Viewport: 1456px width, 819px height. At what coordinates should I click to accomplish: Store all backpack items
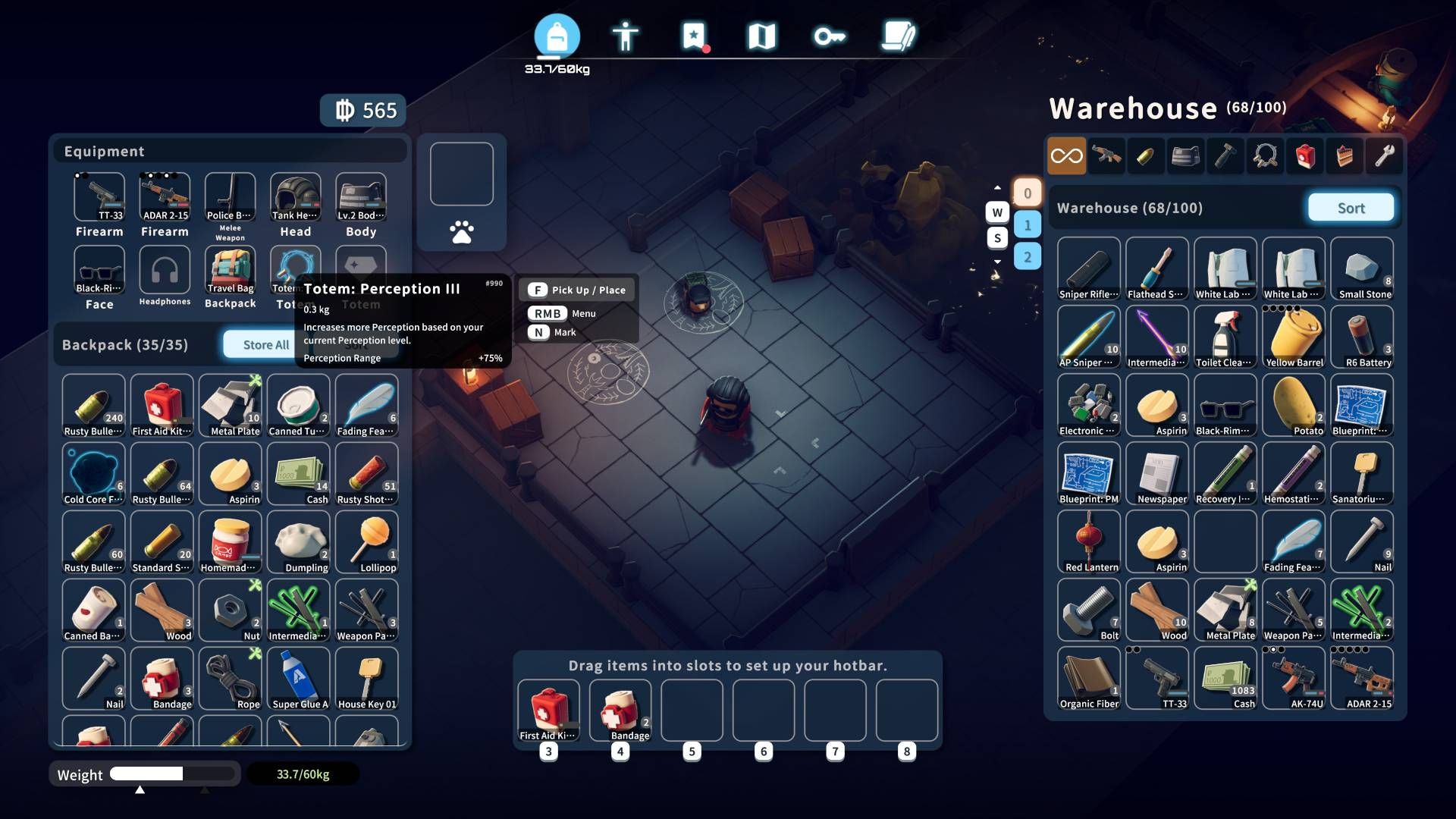pos(265,345)
